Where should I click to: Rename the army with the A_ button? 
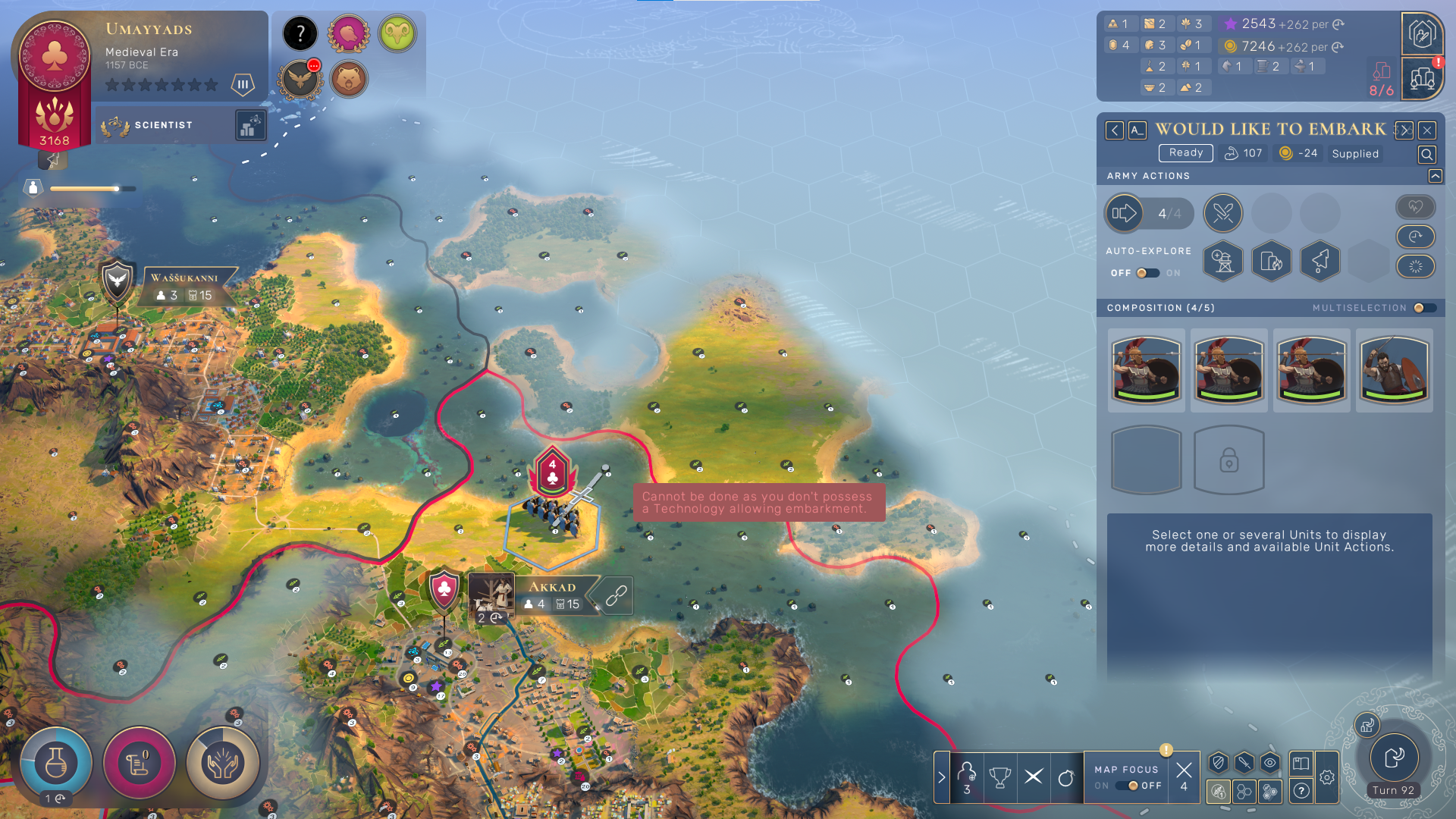point(1137,130)
